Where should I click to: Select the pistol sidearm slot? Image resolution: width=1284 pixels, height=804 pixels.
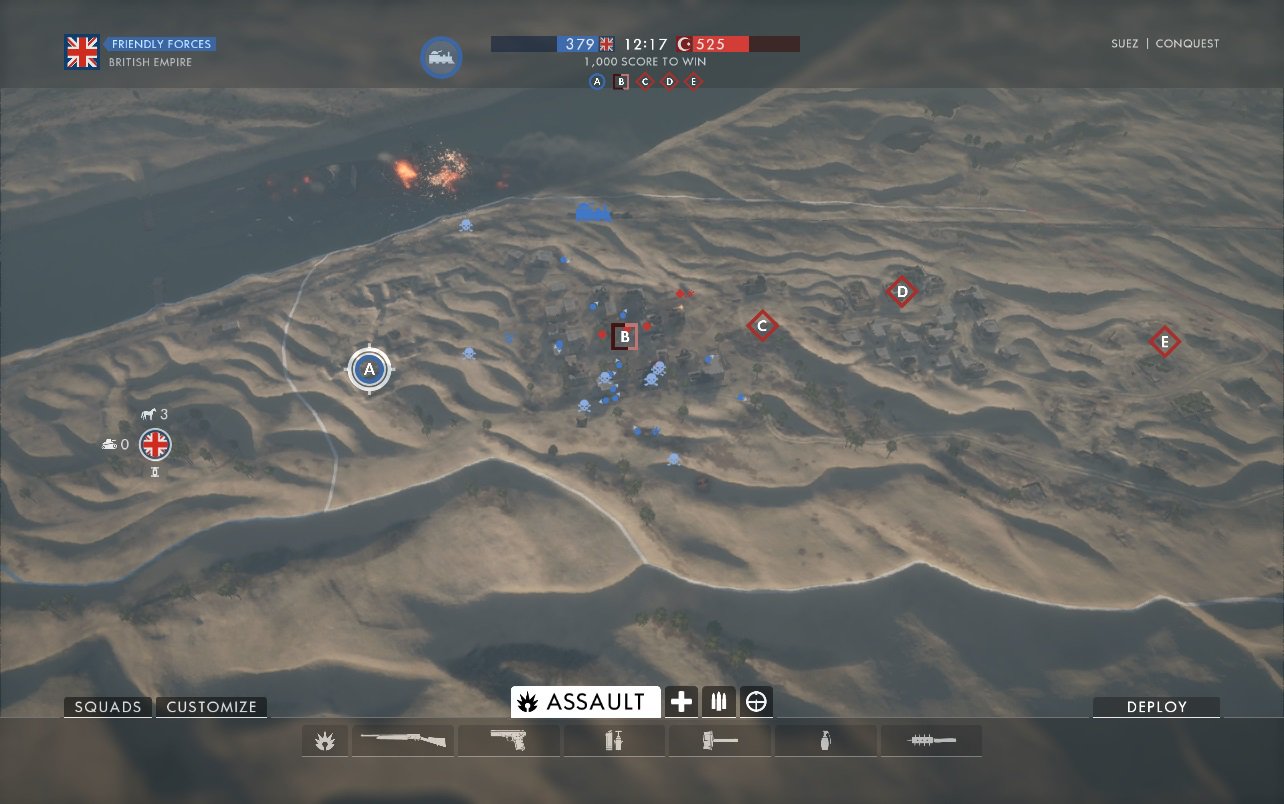pos(508,741)
